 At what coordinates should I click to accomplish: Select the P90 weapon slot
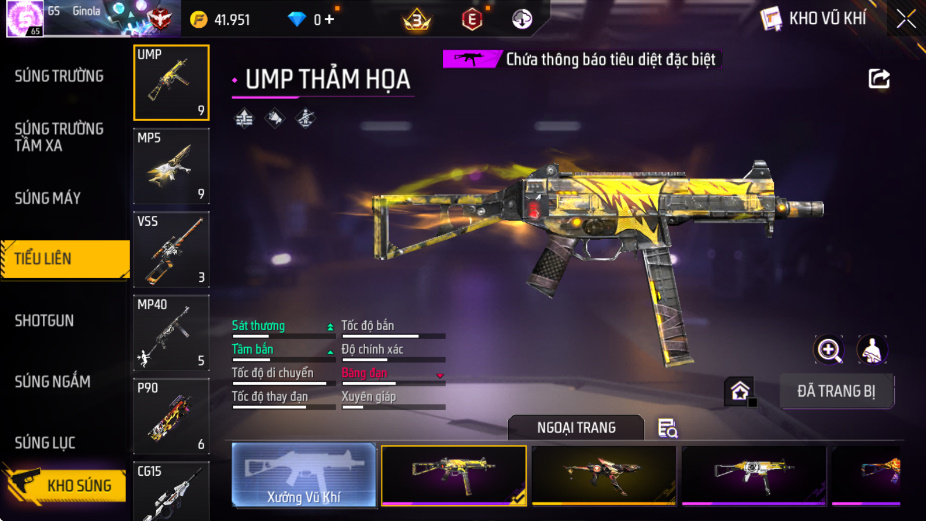[x=171, y=415]
